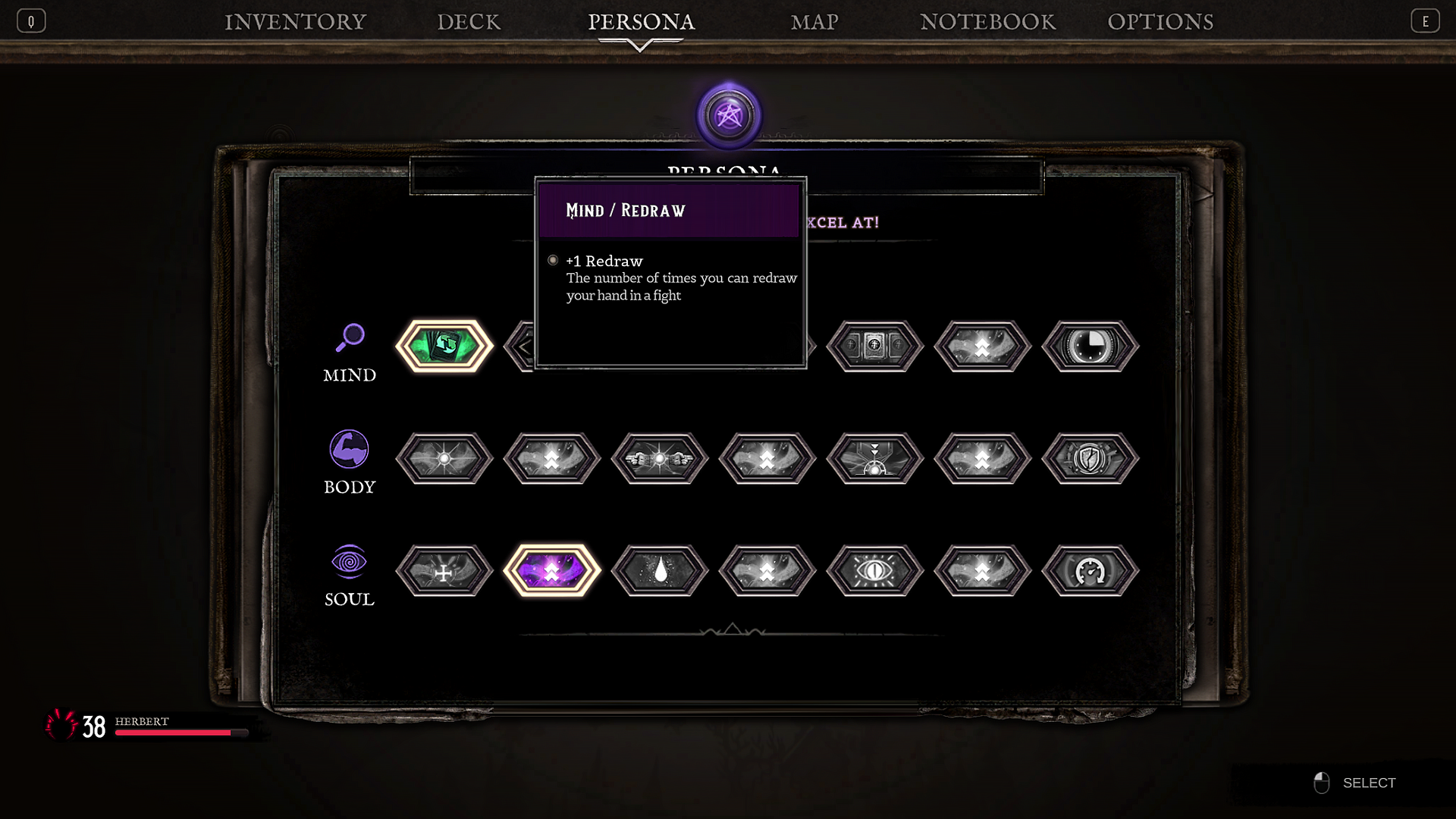
Task: Click the pentagram Persona emblem at the top
Action: 729,115
